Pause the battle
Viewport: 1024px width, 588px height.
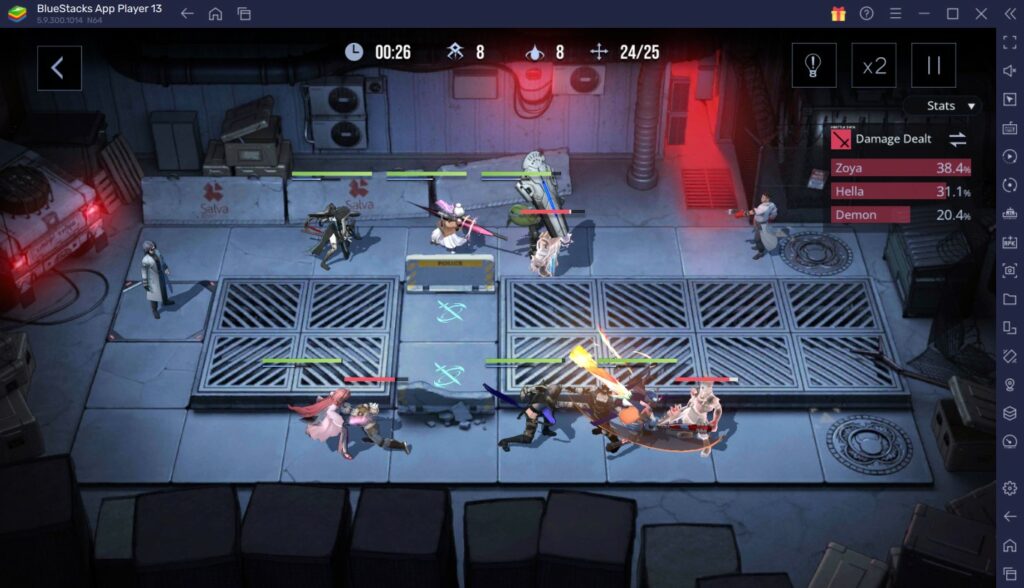[x=933, y=66]
